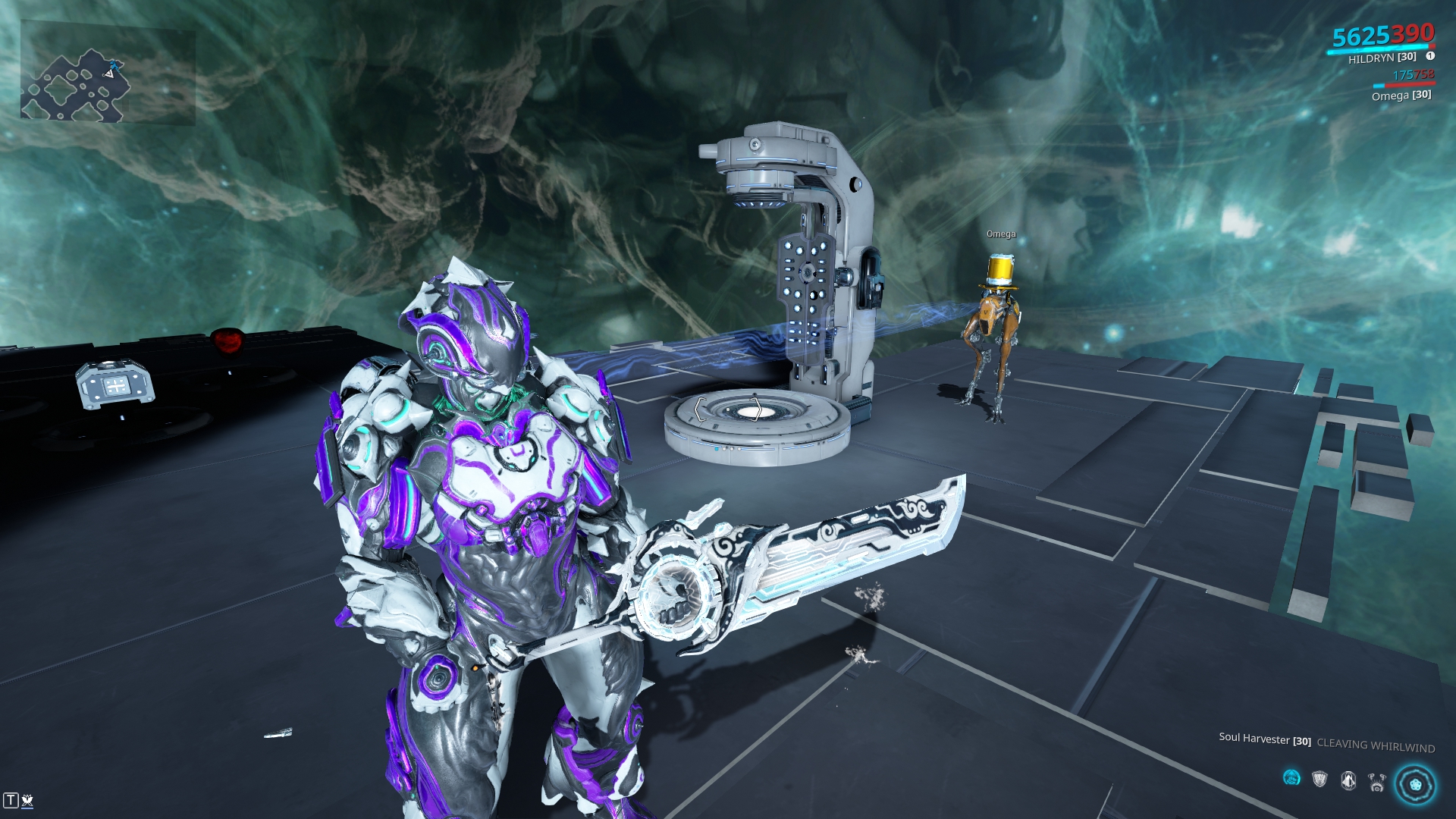
Task: Click the player count indicator beside HILDRYN
Action: 1430,56
